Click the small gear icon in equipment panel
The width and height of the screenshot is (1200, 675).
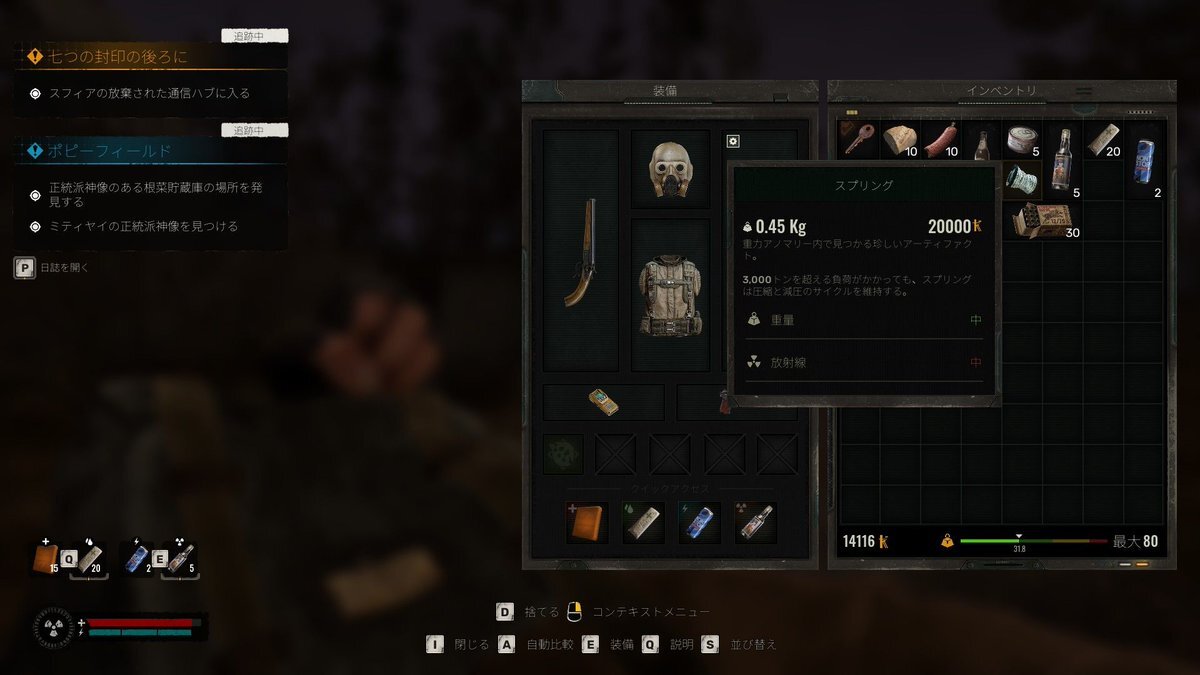tap(733, 141)
